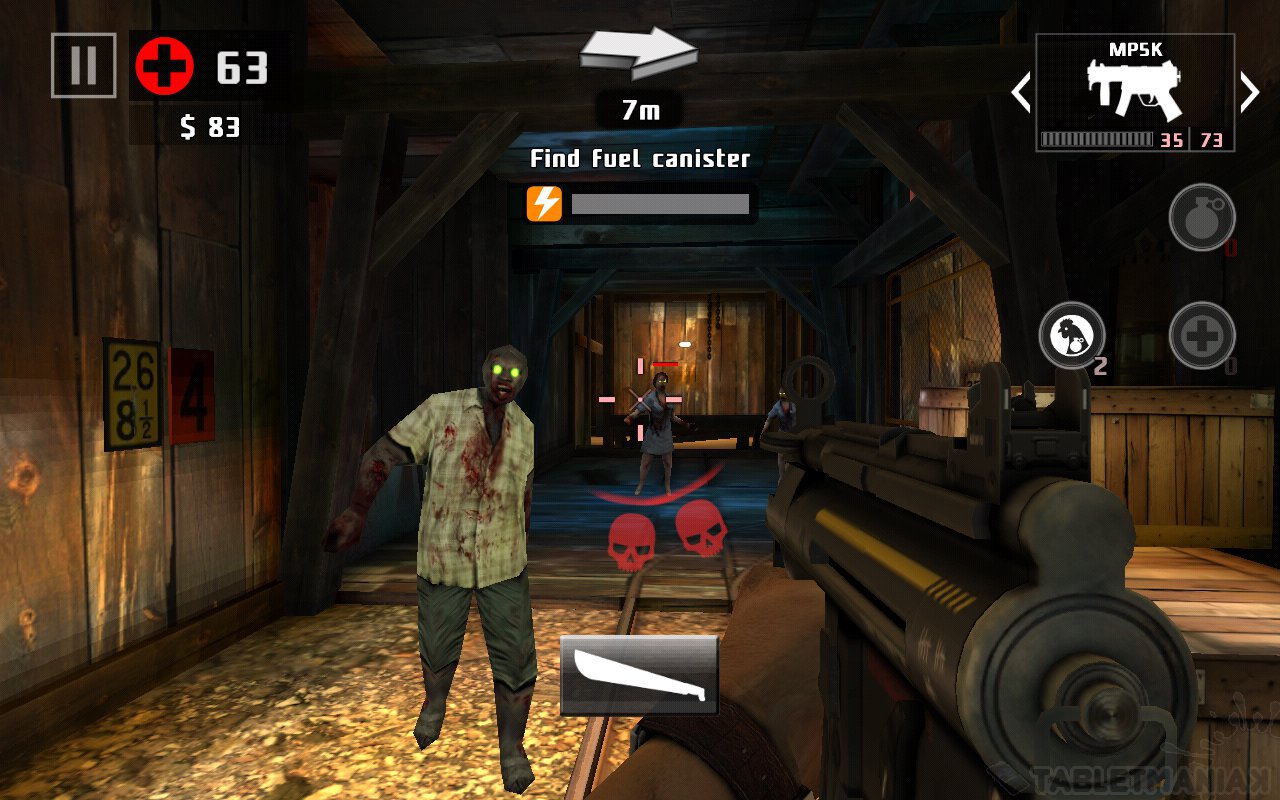
Task: Switch to the previous weapon with left arrow
Action: pyautogui.click(x=1020, y=93)
